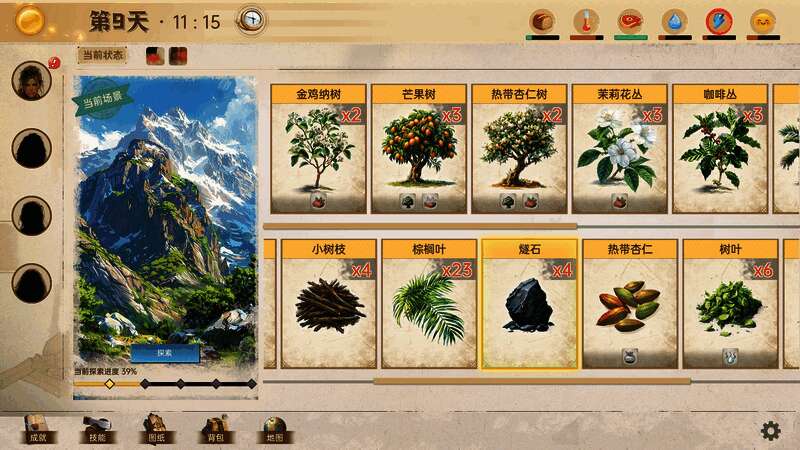Select the 茉莉花丛 jasmine bush card
The width and height of the screenshot is (800, 450).
(x=618, y=148)
